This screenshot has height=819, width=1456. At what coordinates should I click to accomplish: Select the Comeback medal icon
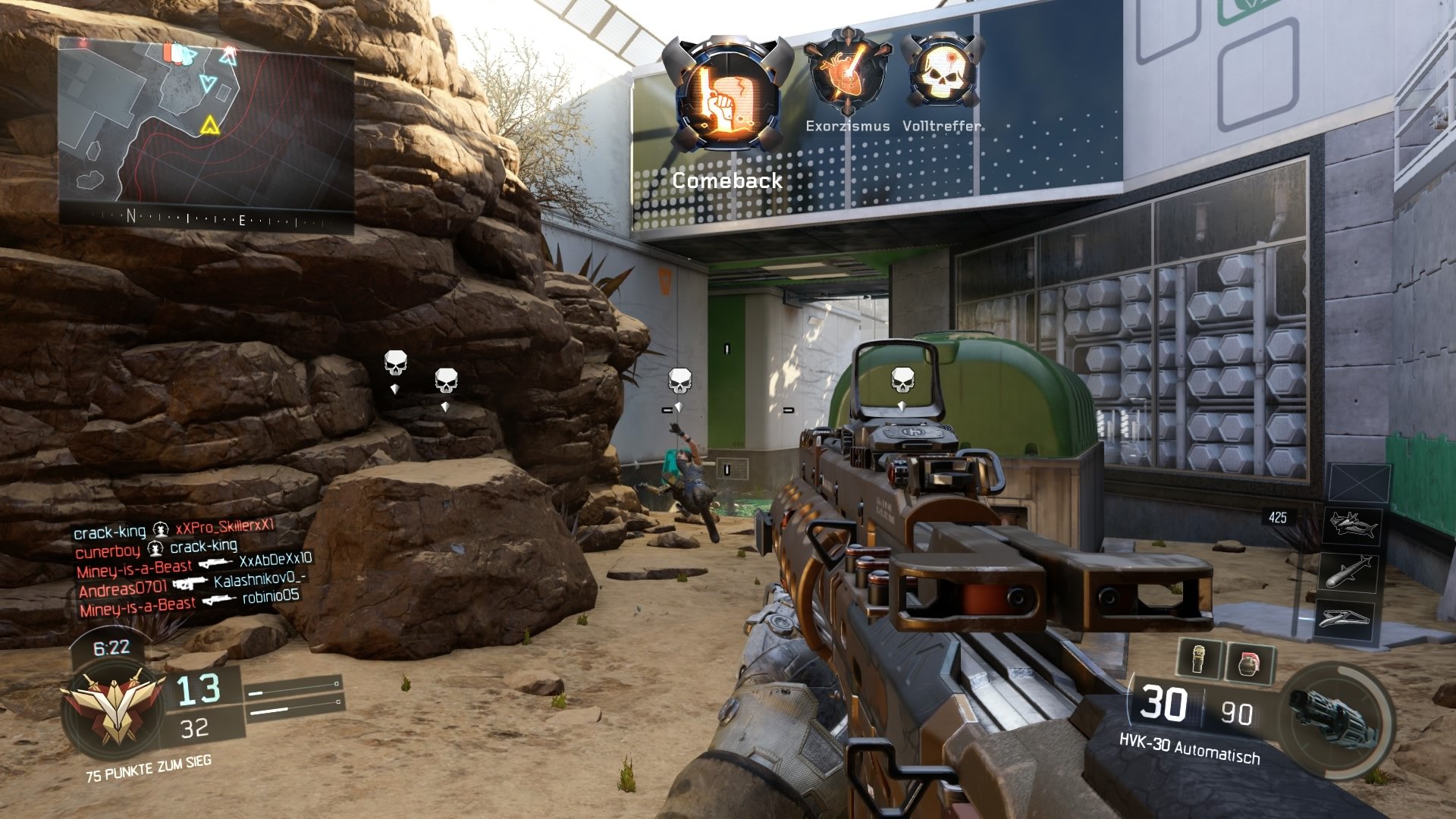[x=728, y=91]
